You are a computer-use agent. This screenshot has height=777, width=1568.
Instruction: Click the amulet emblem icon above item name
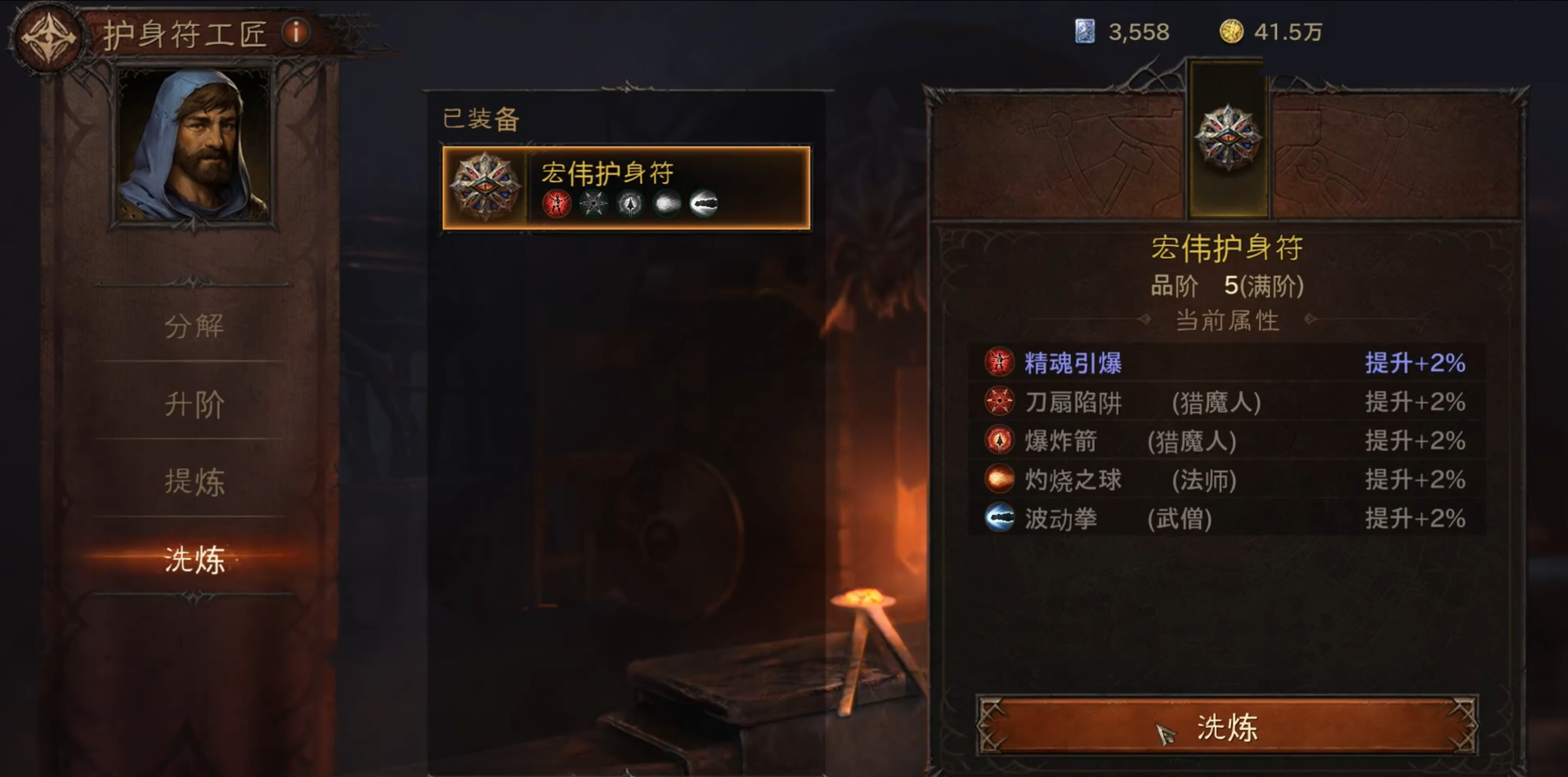click(1227, 139)
